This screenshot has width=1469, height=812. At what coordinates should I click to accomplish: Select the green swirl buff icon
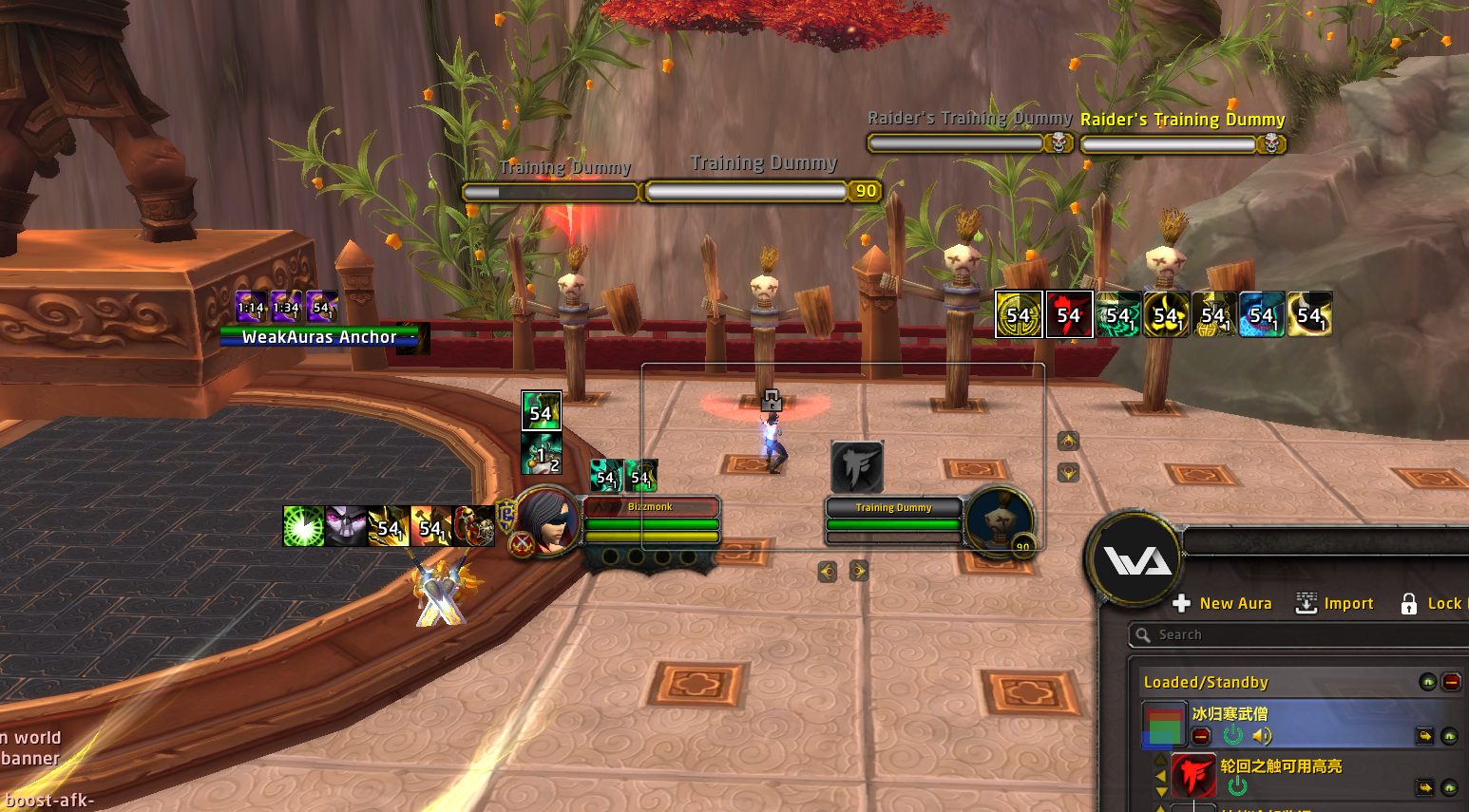pos(304,526)
